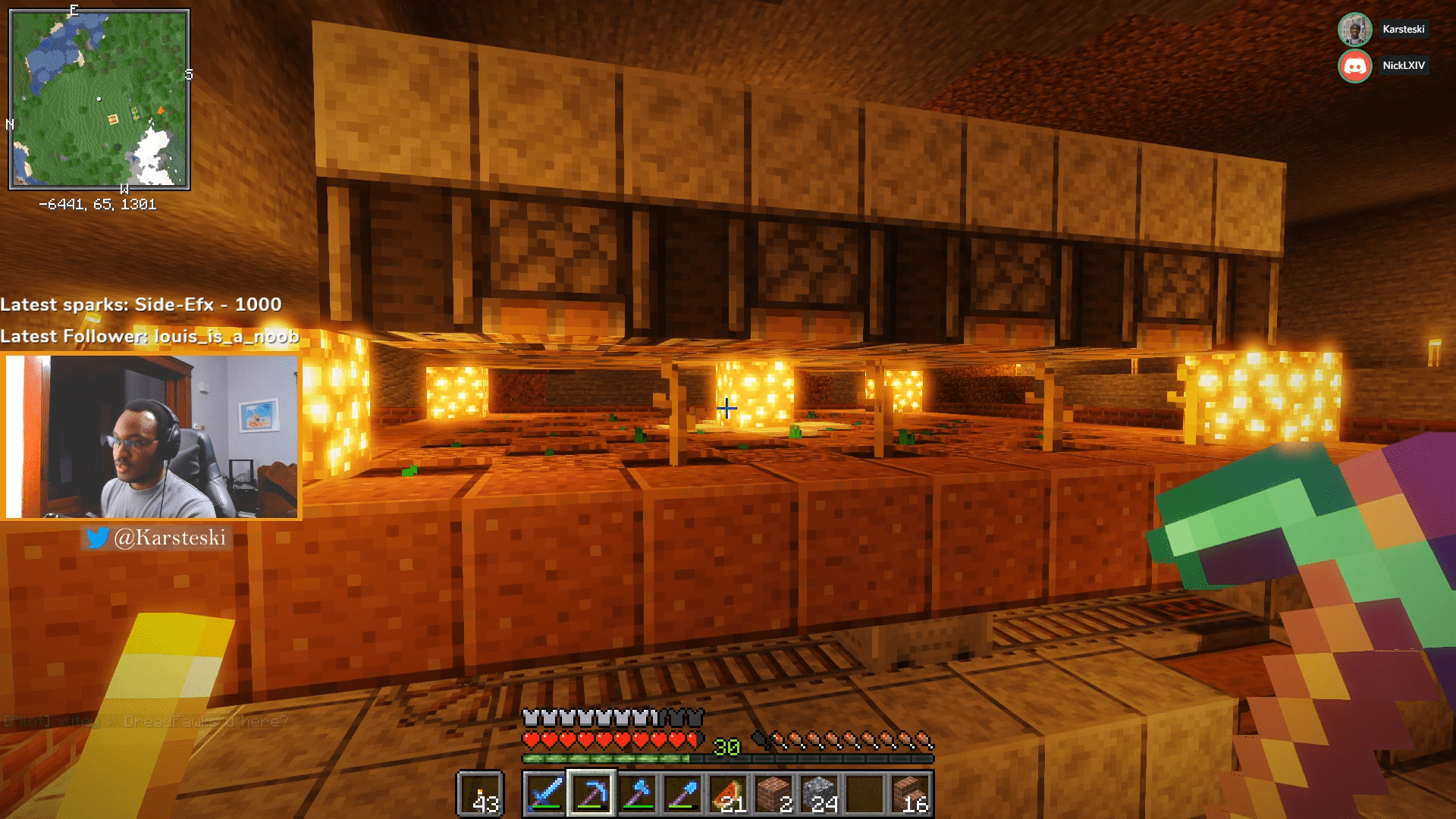Click the Latest Follower louis_is_a_noob text

[x=149, y=337]
